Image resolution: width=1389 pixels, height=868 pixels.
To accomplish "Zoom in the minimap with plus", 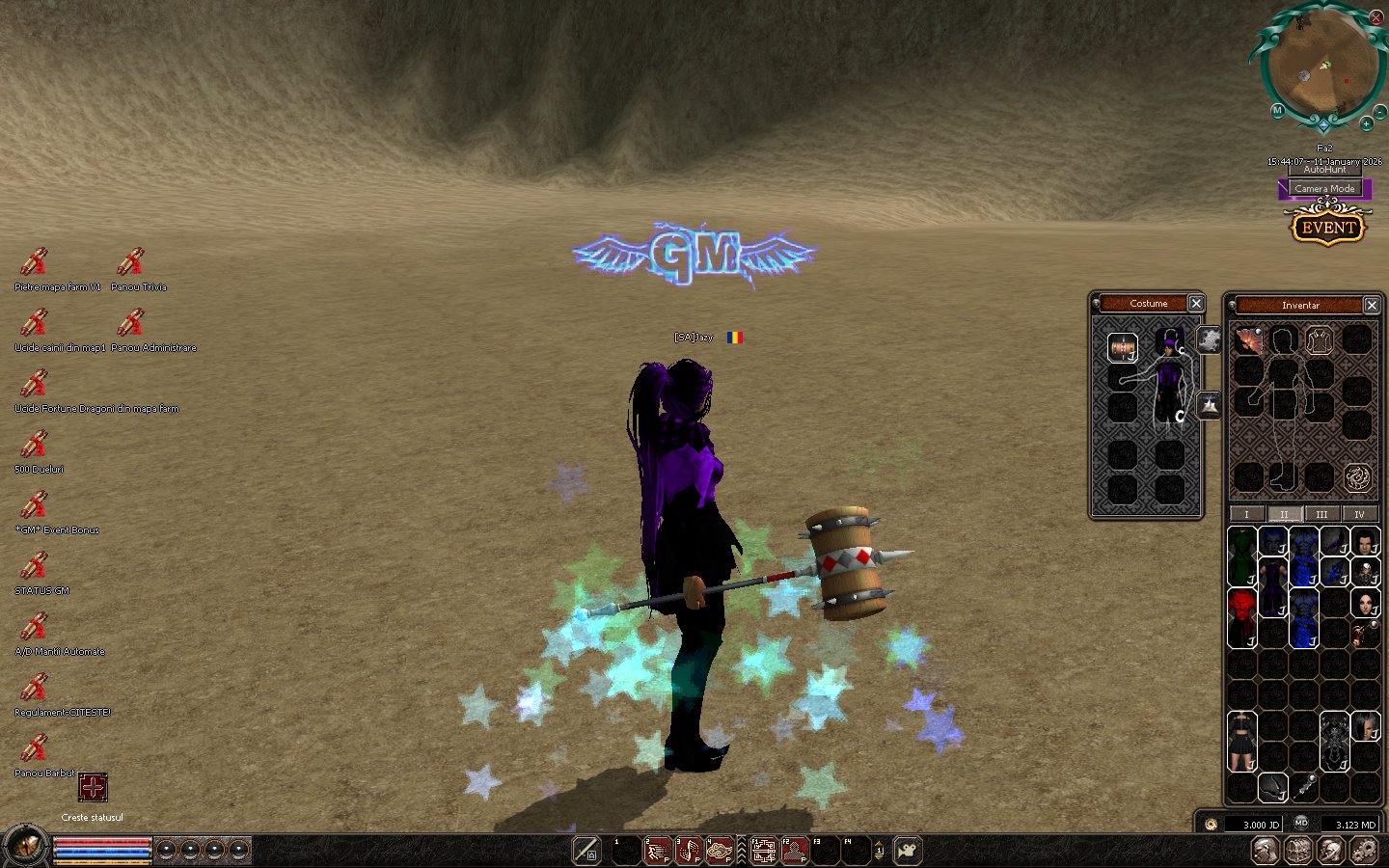I will [x=1366, y=124].
